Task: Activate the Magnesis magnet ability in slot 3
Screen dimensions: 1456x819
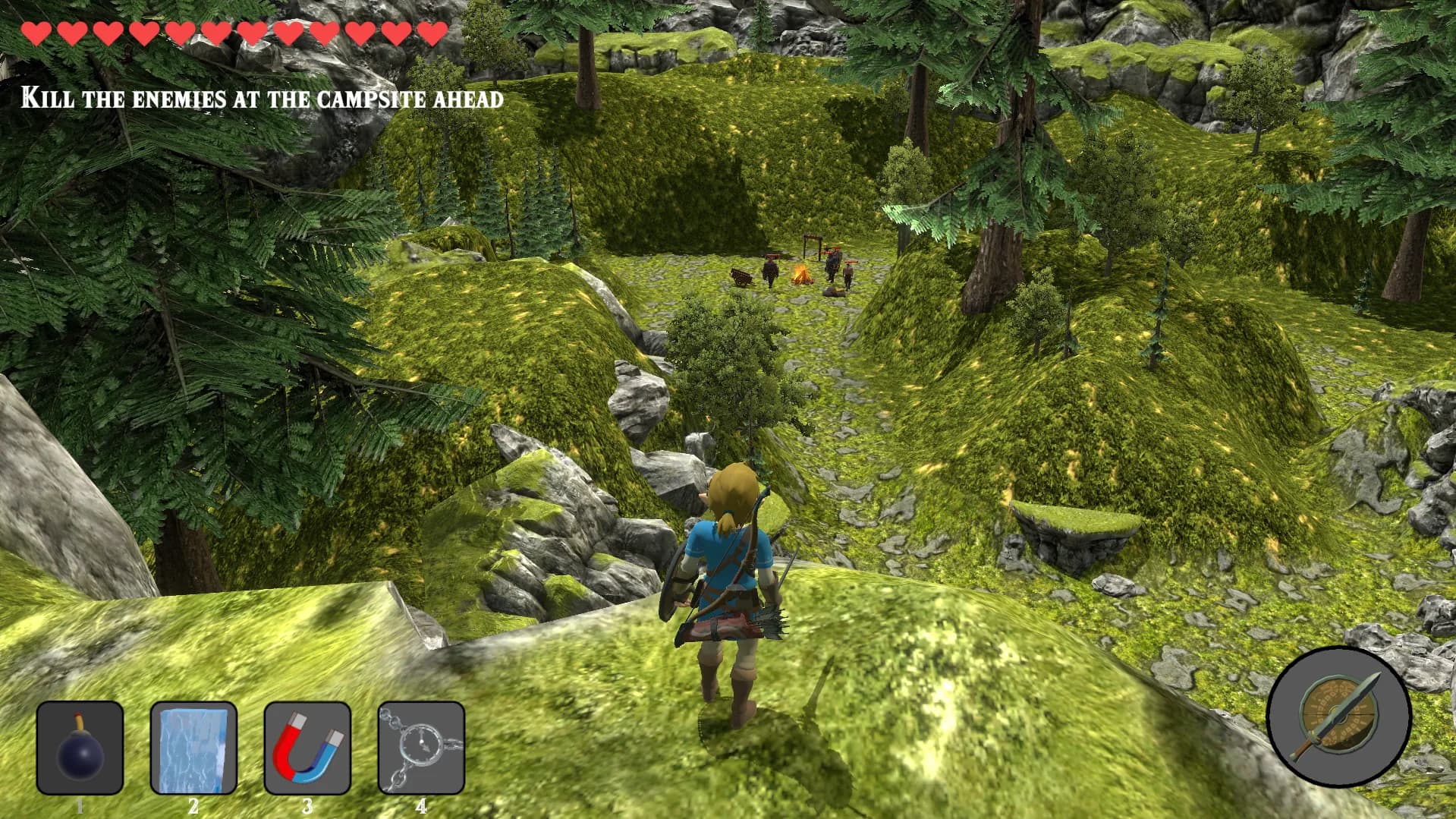Action: click(x=307, y=748)
